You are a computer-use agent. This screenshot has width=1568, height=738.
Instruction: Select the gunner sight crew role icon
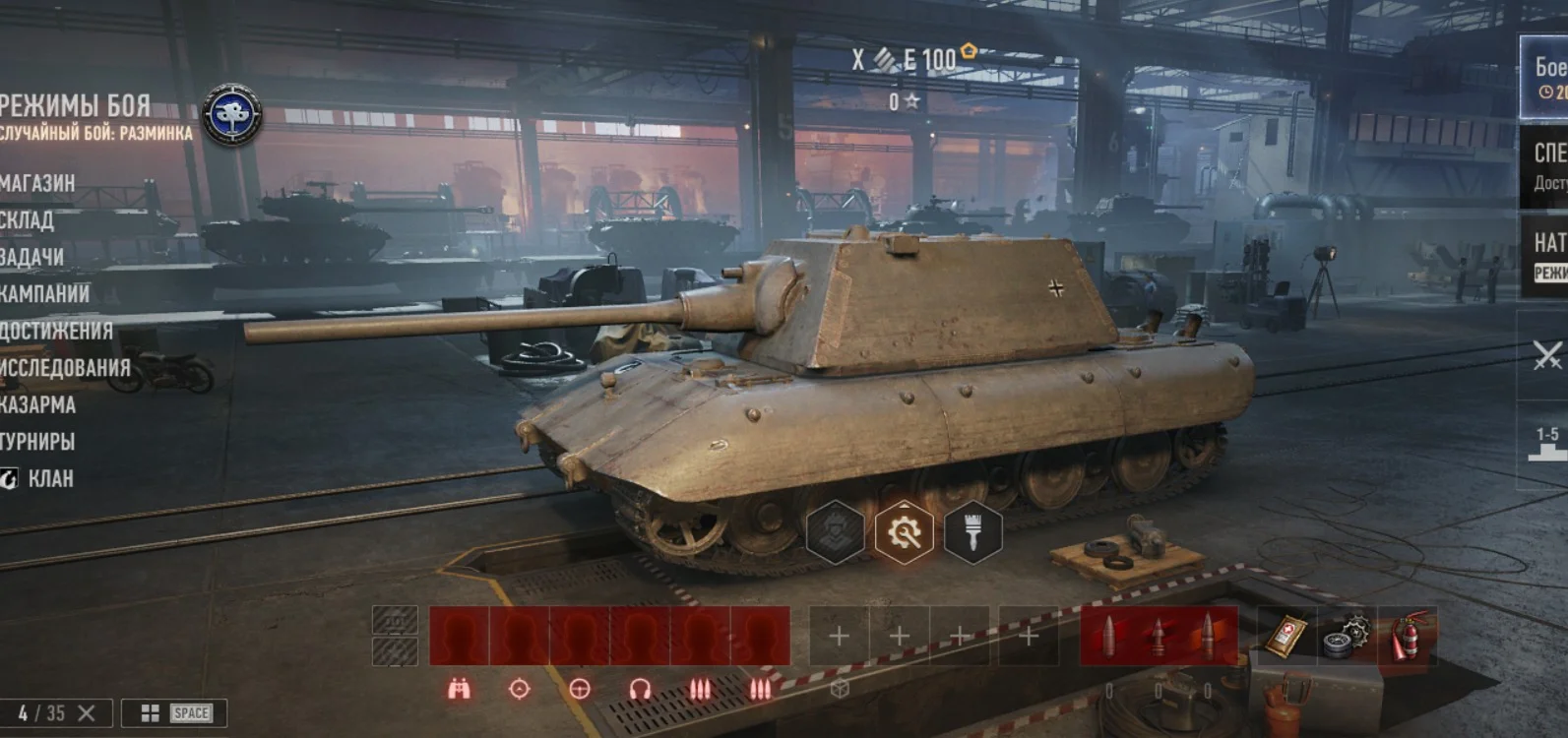tap(519, 689)
